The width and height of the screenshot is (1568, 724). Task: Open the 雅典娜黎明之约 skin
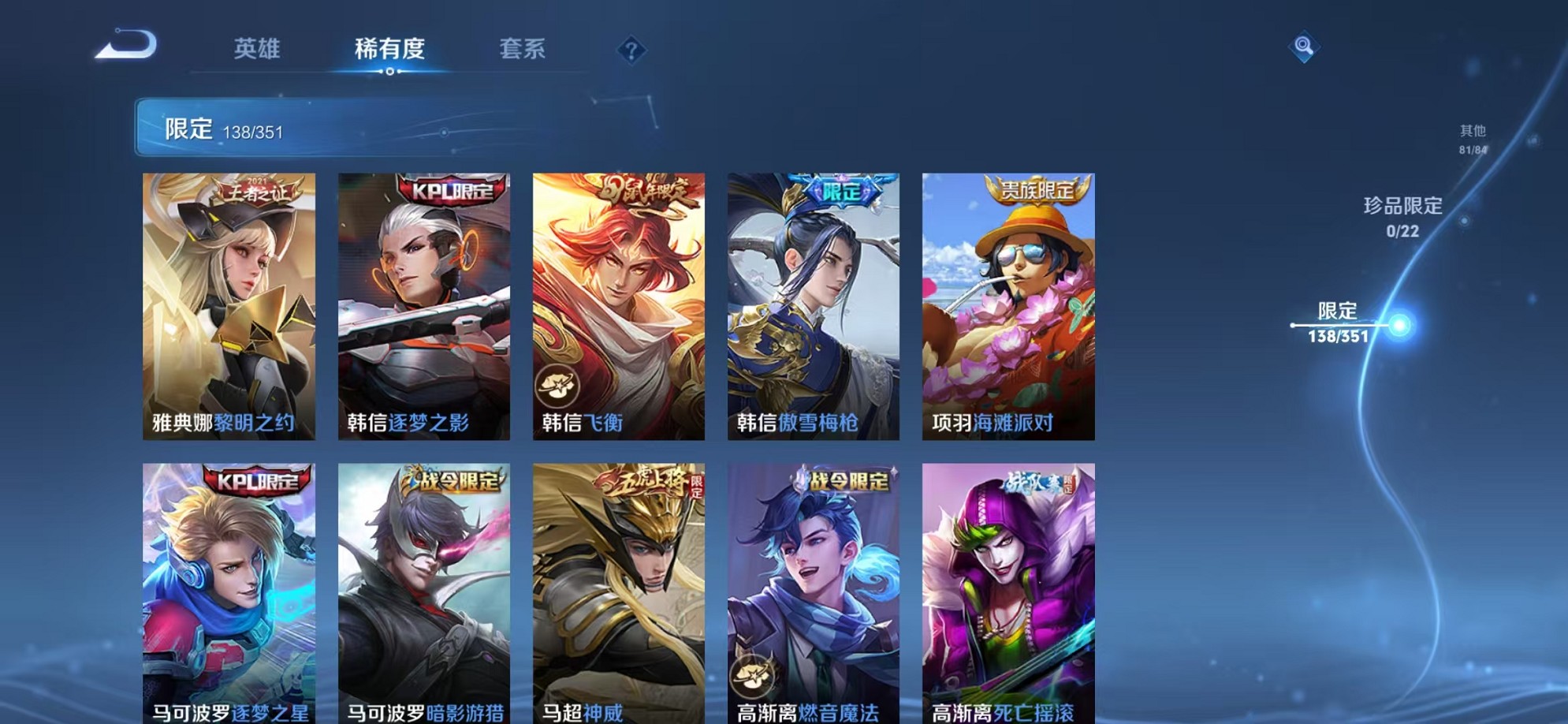point(229,304)
